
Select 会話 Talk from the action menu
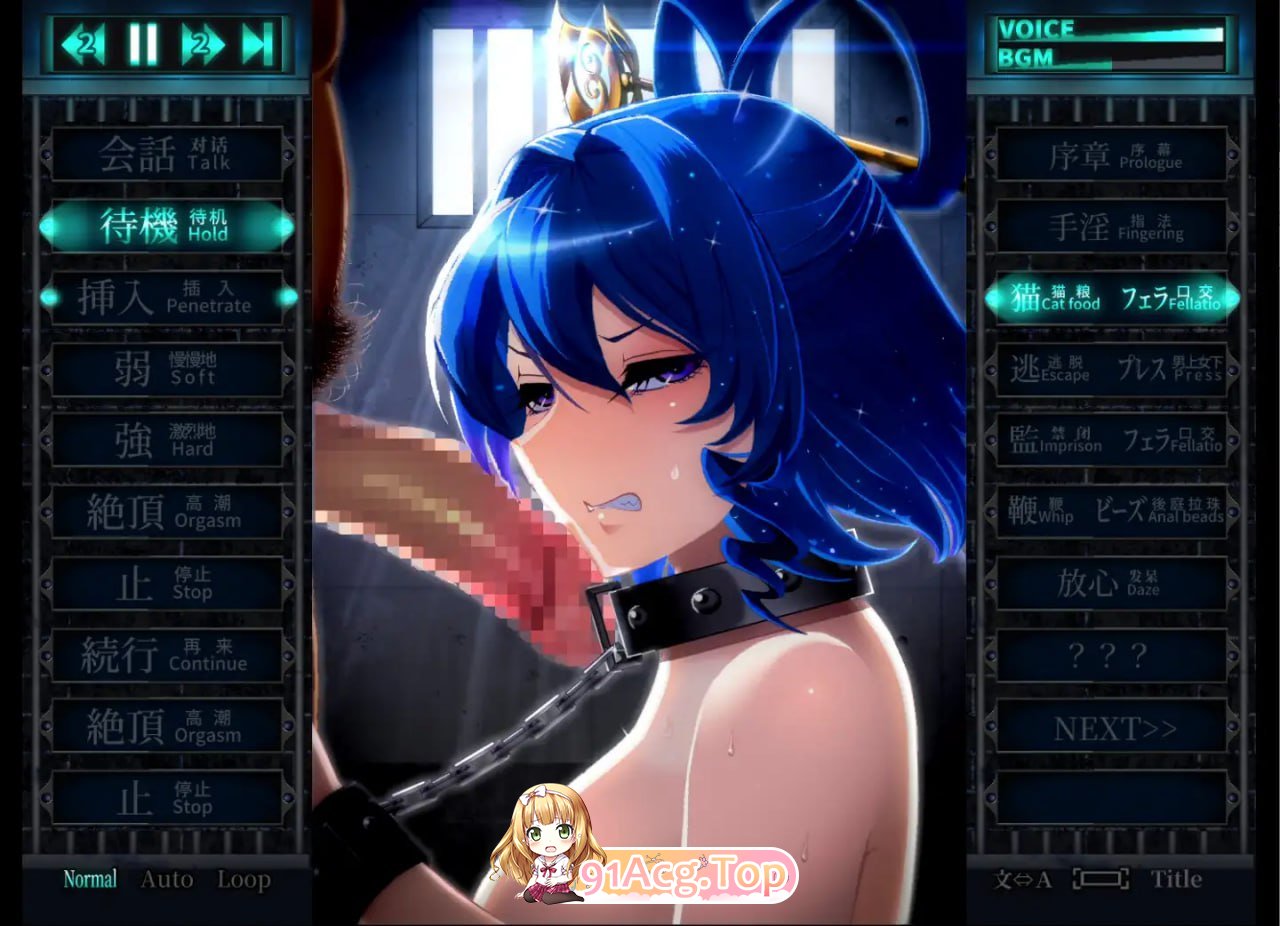point(165,155)
